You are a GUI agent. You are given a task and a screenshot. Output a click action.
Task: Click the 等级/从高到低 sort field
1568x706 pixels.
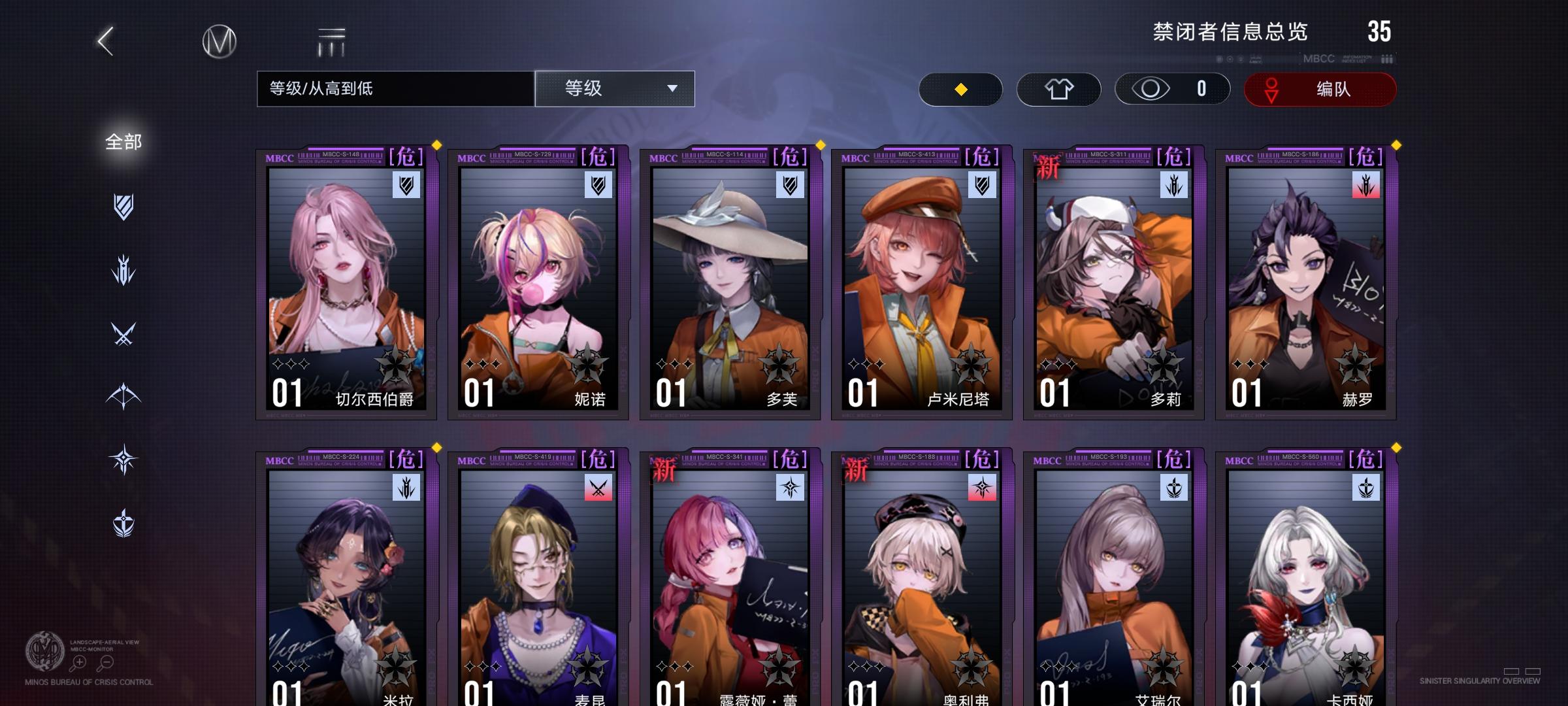tap(394, 89)
